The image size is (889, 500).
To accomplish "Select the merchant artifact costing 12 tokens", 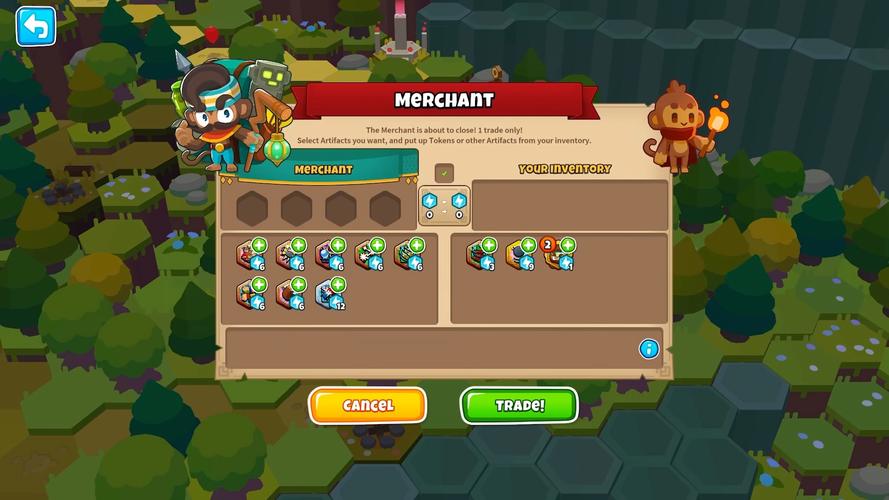I will pyautogui.click(x=329, y=293).
